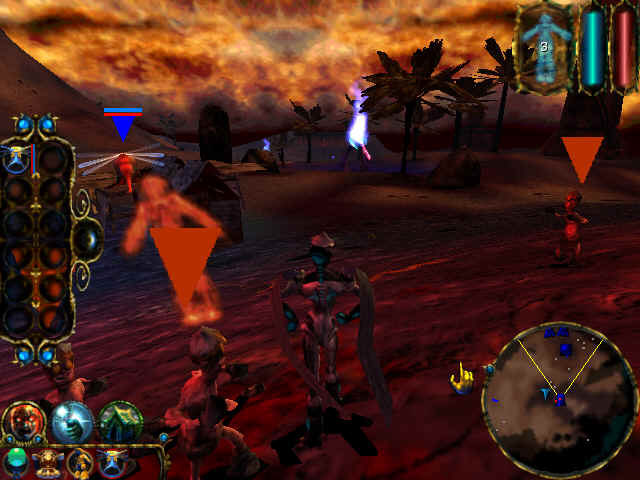Select the winged blue figure spell icon

point(111,462)
